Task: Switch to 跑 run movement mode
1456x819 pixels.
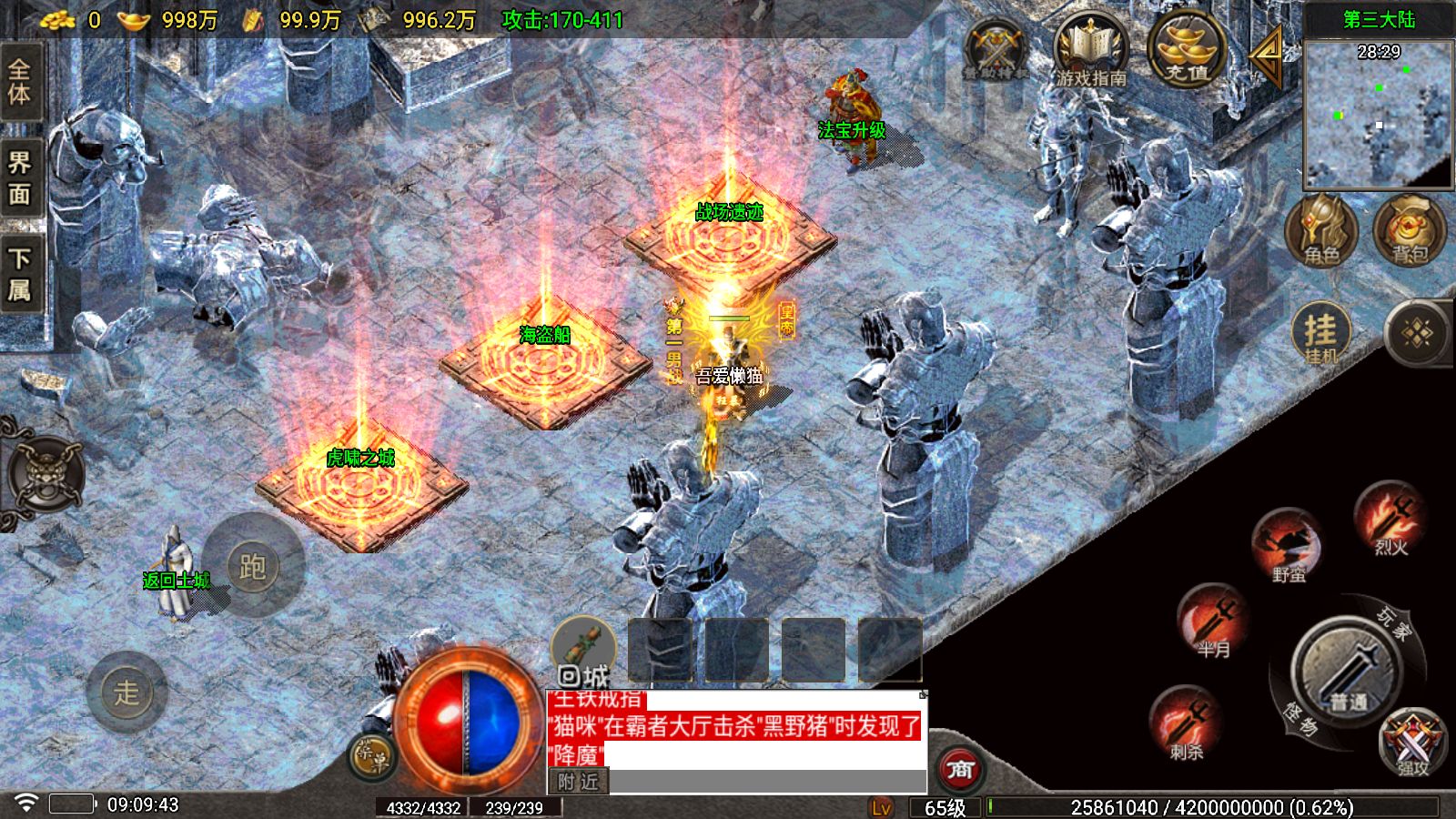Action: pyautogui.click(x=252, y=566)
